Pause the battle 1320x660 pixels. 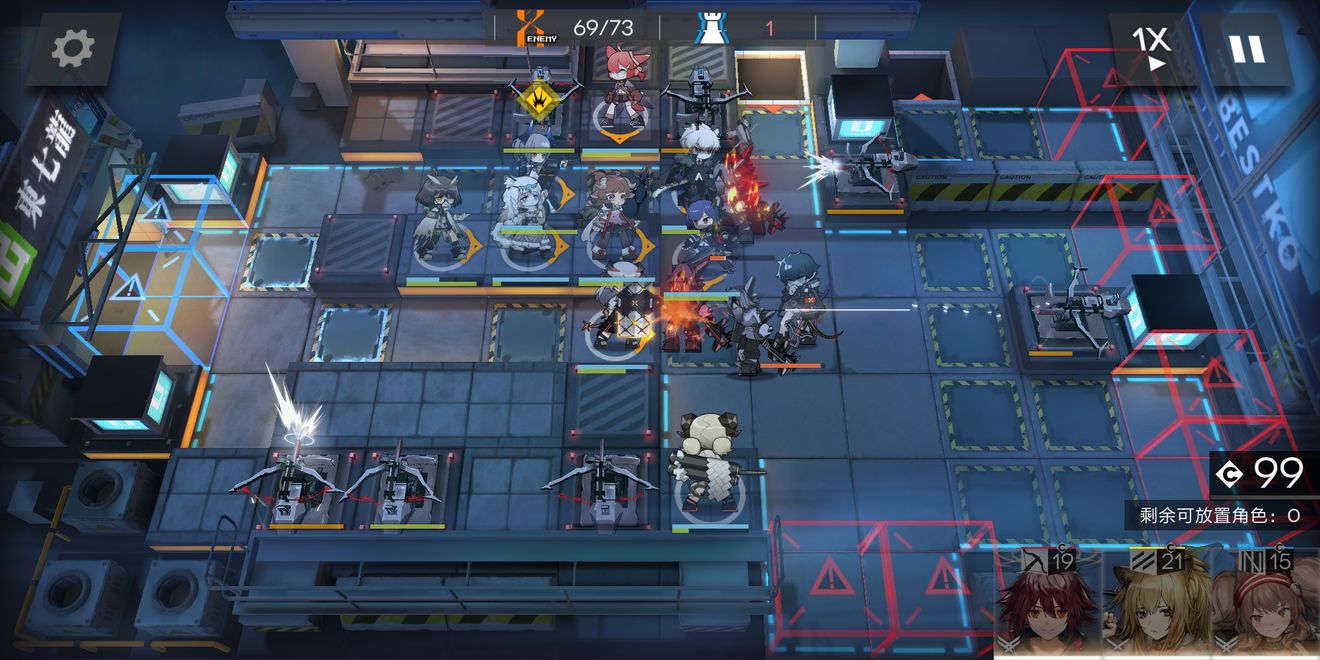1247,48
